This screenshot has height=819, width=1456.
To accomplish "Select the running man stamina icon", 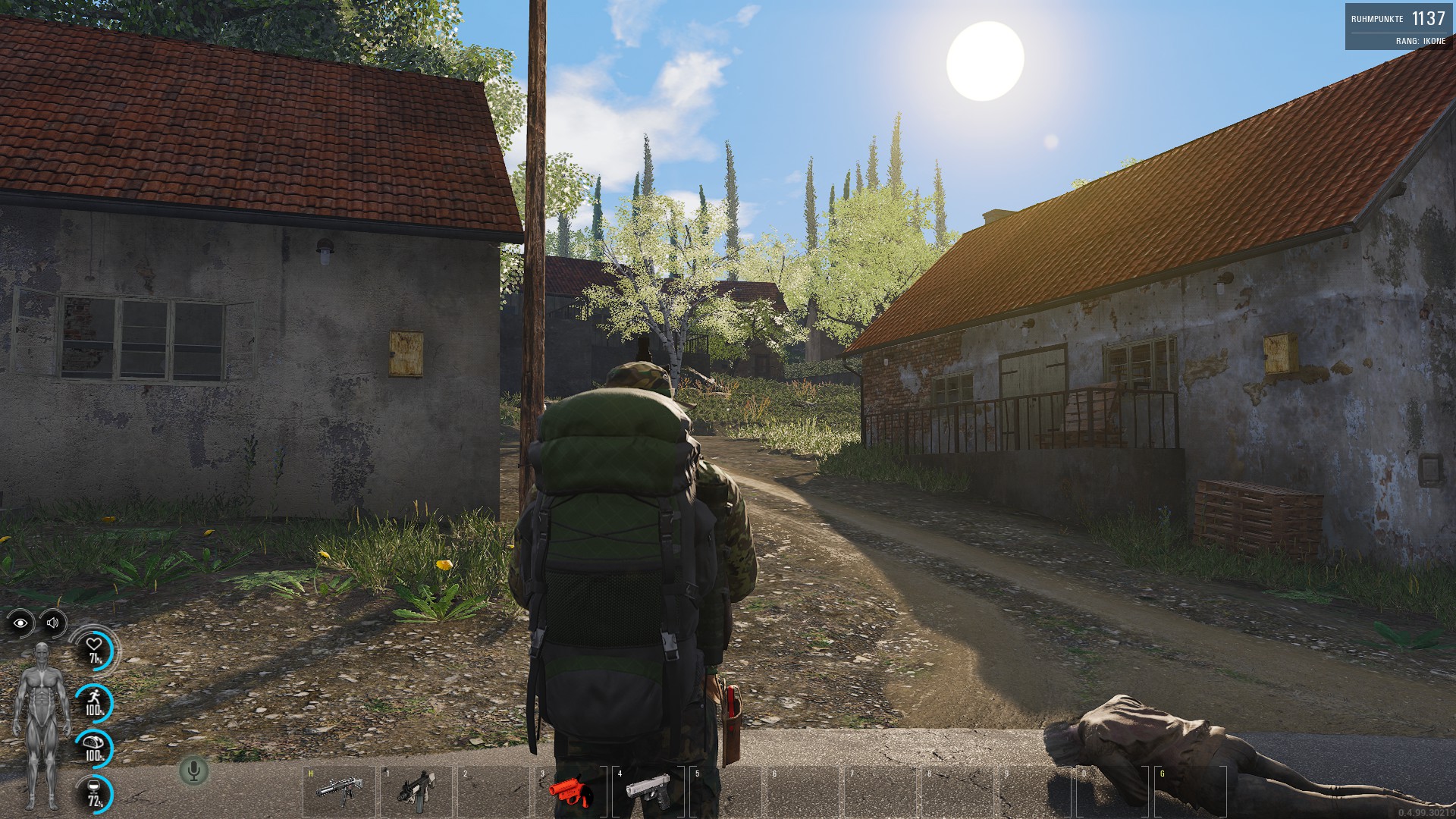I will click(x=95, y=701).
